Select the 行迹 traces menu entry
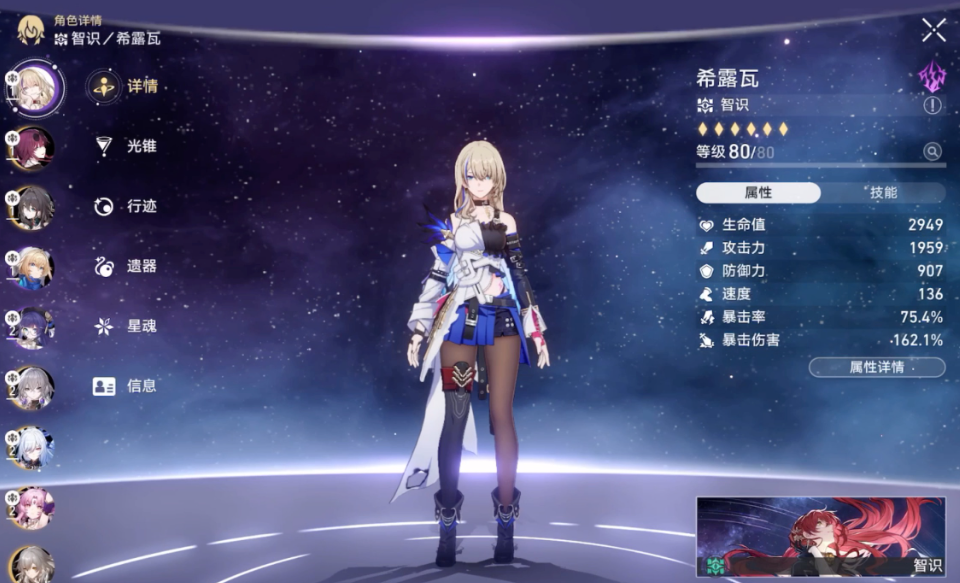 [x=125, y=206]
